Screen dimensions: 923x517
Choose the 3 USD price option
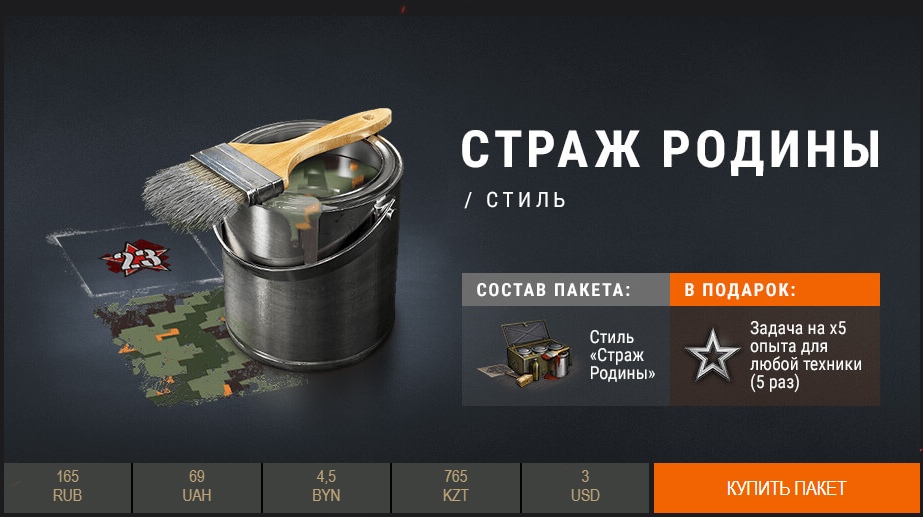pos(585,488)
